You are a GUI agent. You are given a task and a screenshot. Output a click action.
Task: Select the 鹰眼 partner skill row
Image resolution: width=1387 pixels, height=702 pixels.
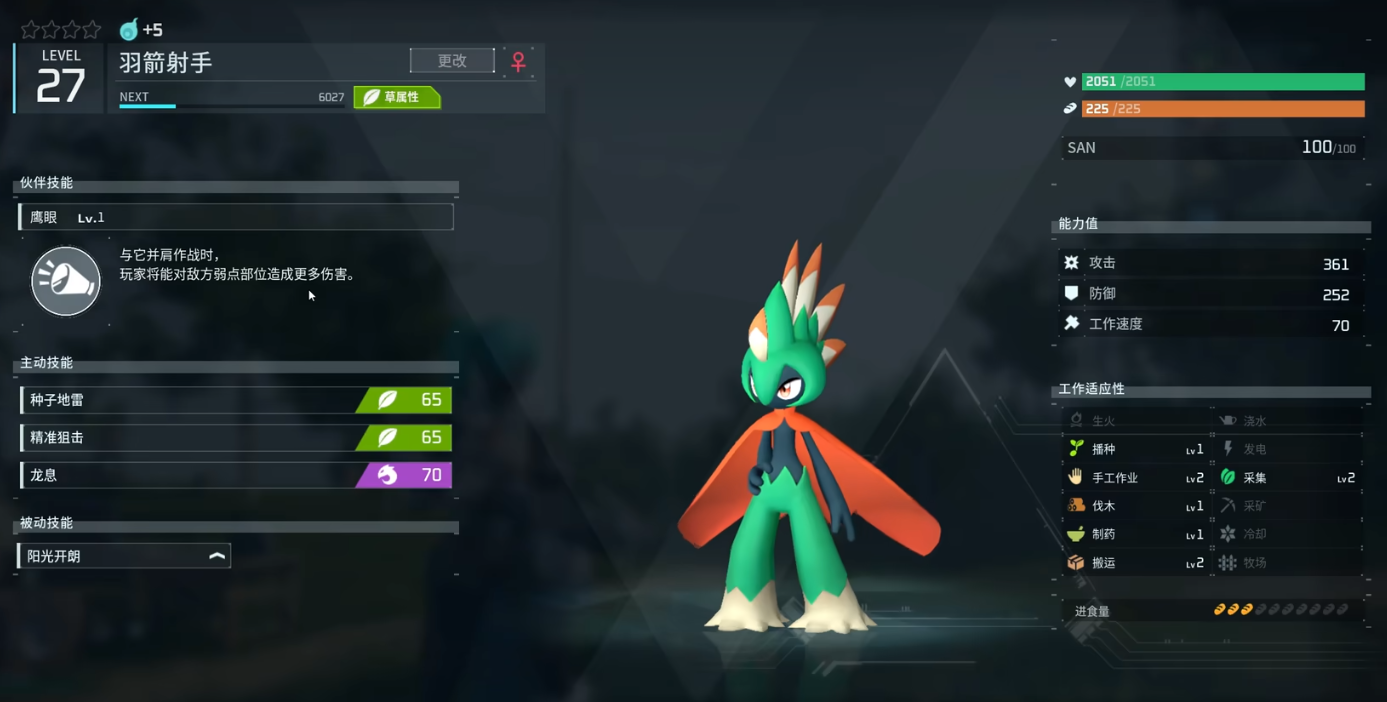tap(236, 217)
